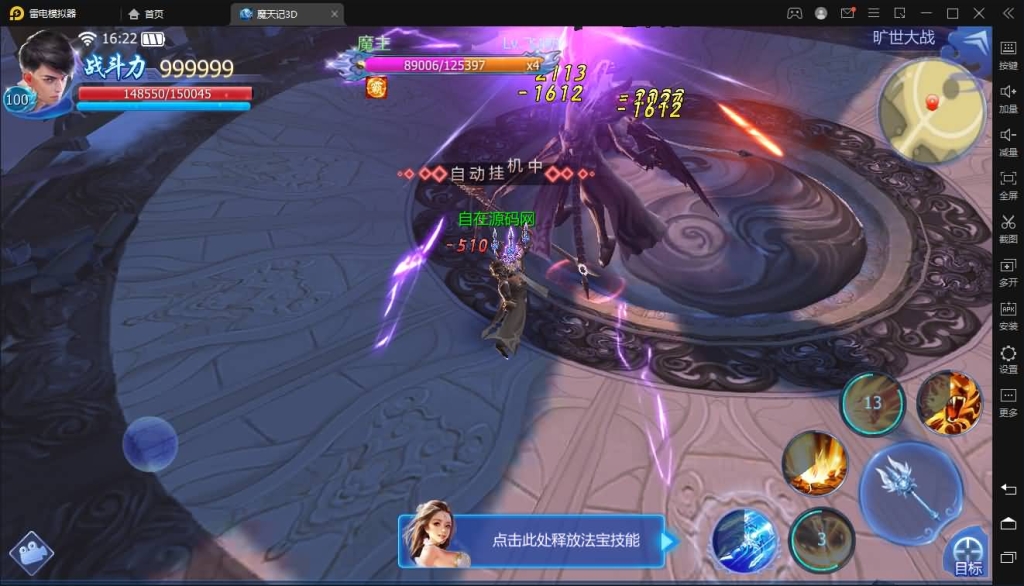This screenshot has height=586, width=1024.
Task: Open the circular minimap
Action: 931,110
